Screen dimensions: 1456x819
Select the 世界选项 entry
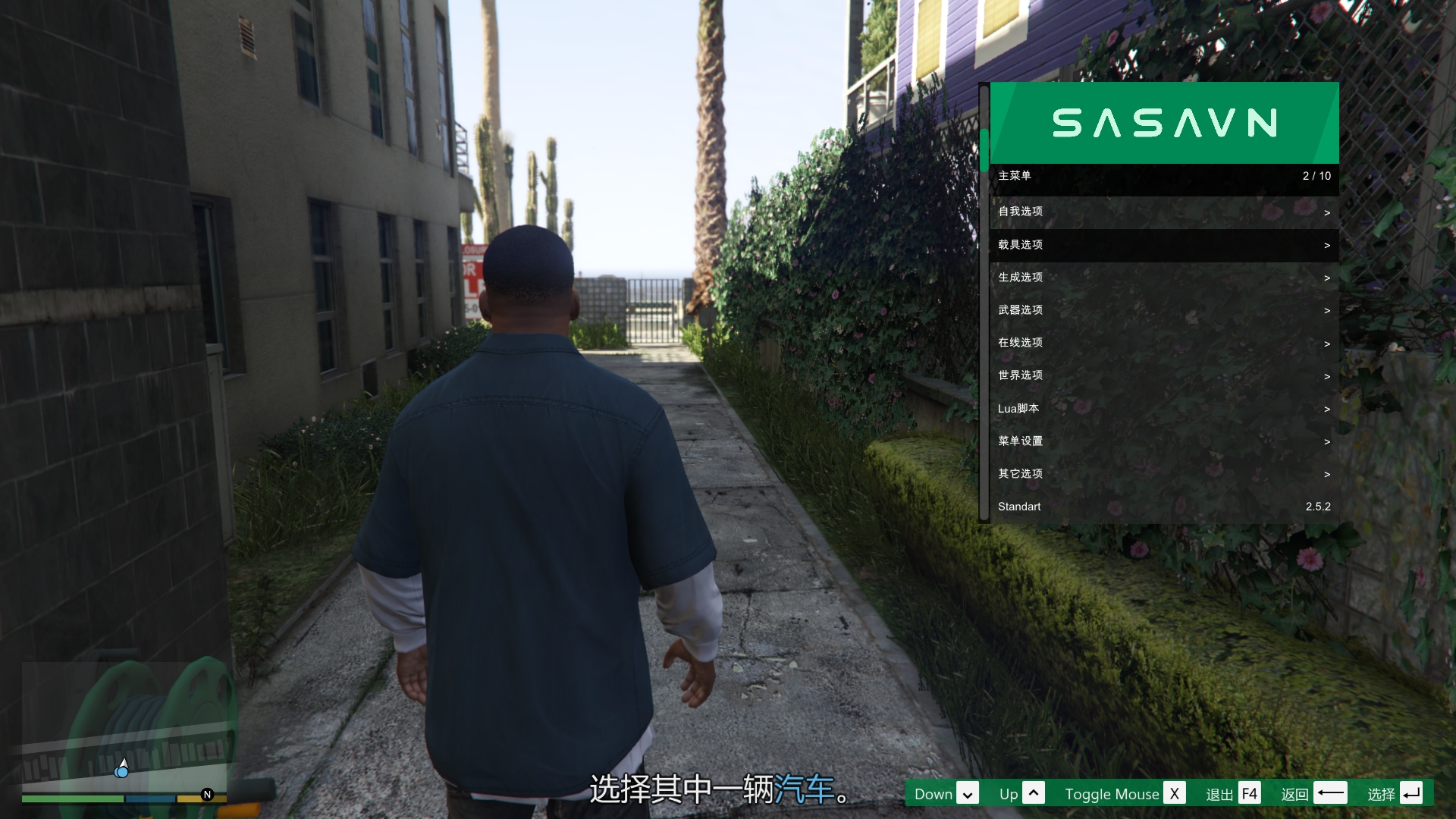tap(1163, 375)
